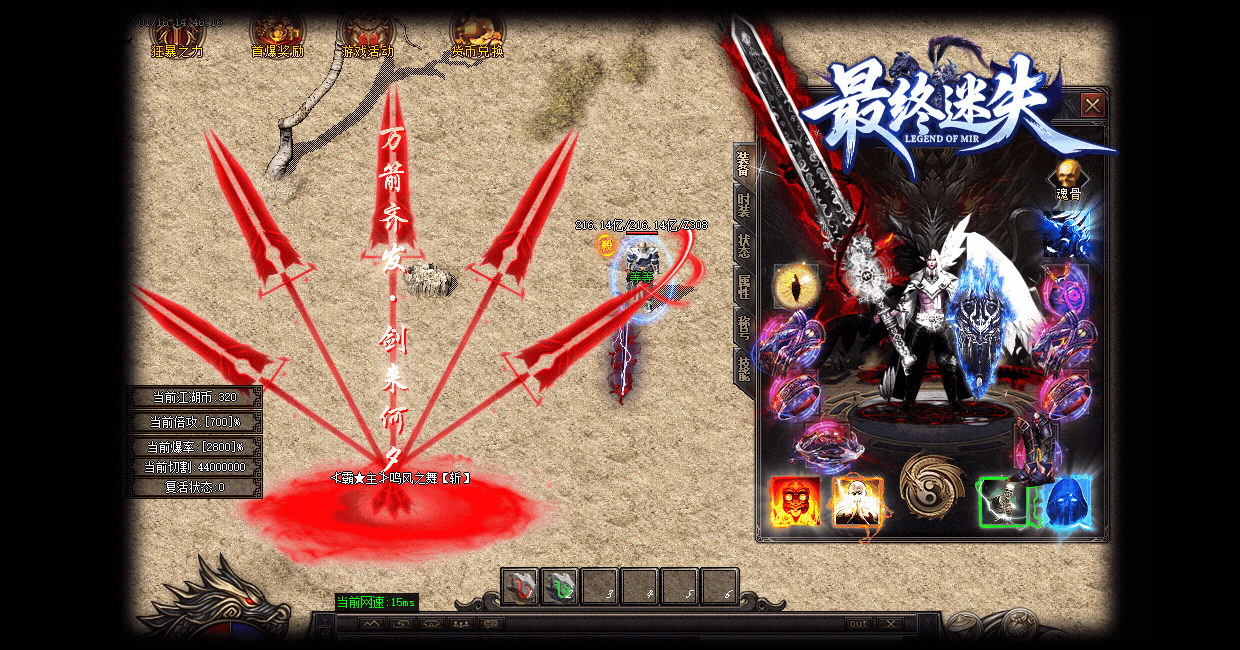Select the blue hooded figure slot

(1067, 502)
